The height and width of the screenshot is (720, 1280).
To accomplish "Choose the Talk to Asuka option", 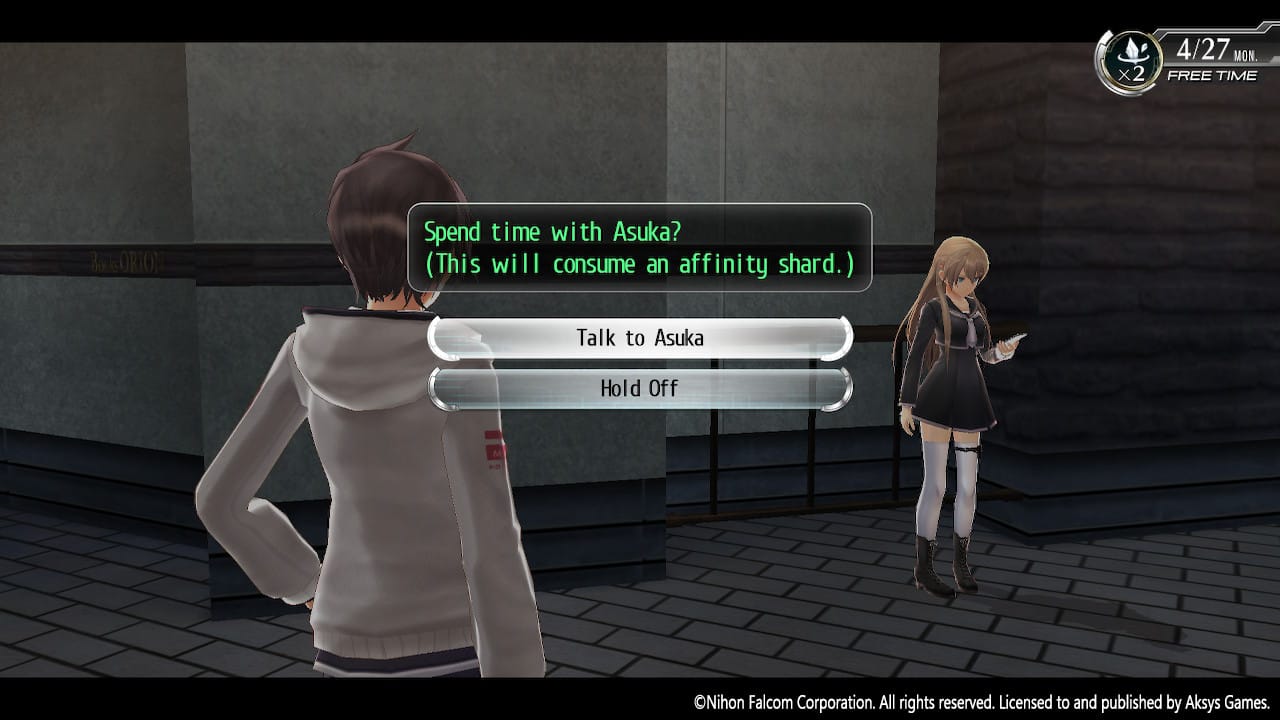I will pos(640,338).
